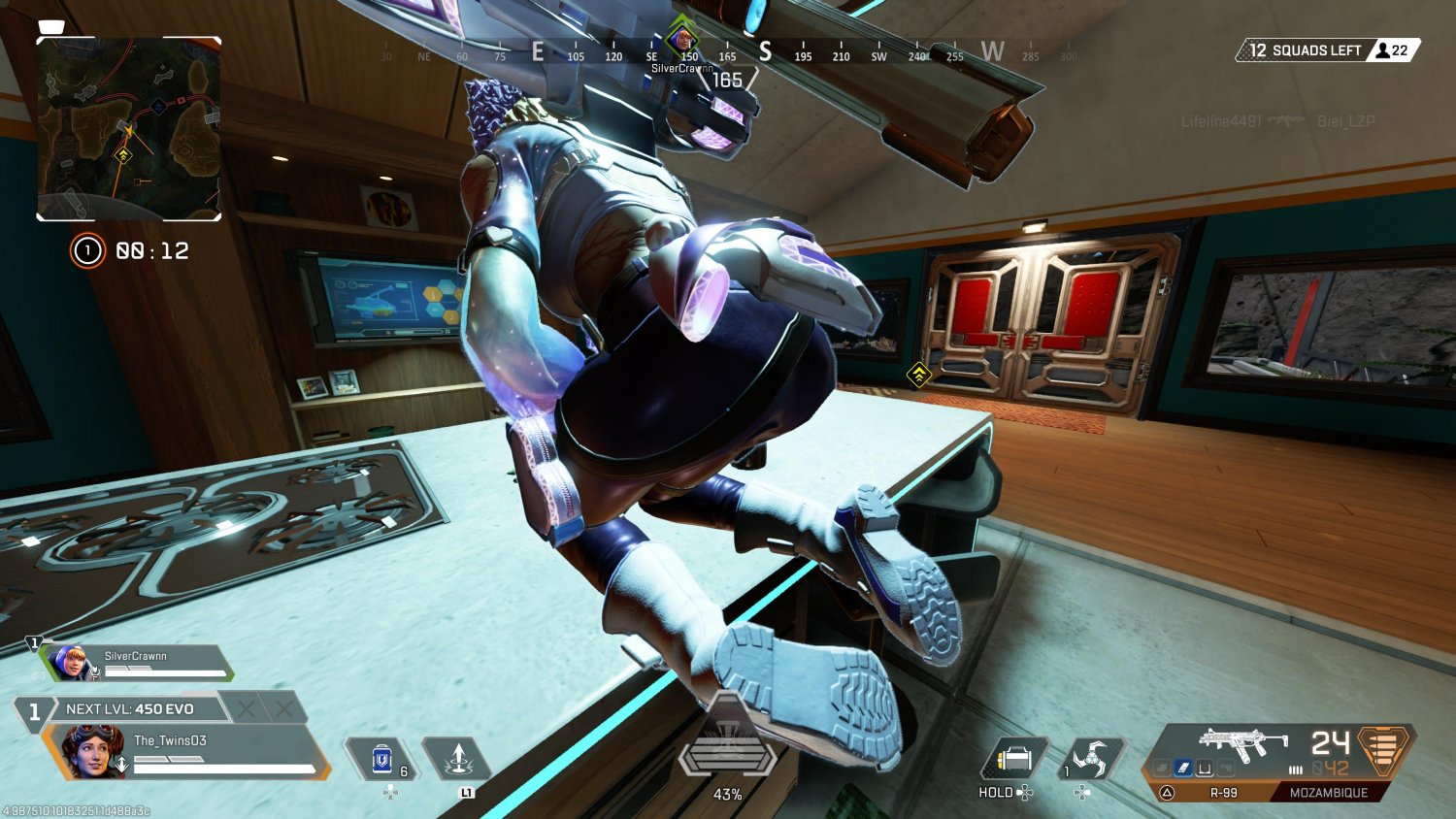The image size is (1456, 819).
Task: Select the MOZAMBIQUE holstered weapon label
Action: [x=1330, y=792]
